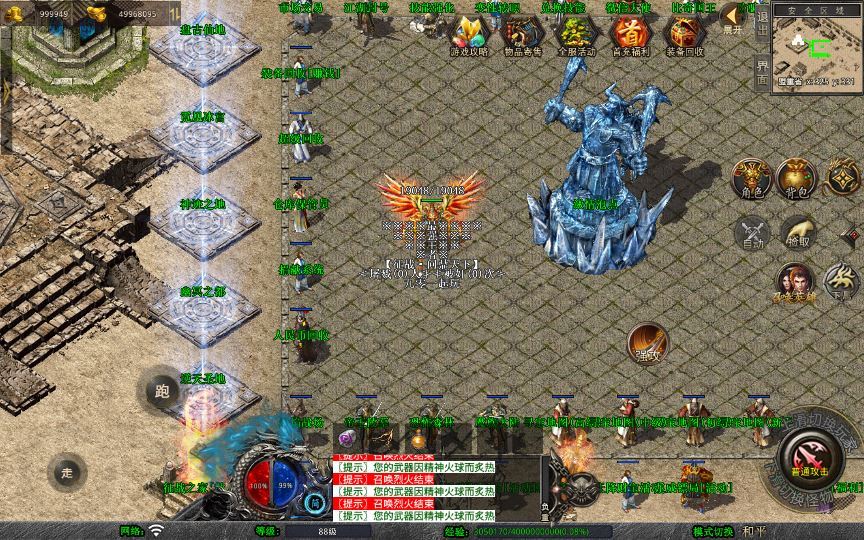864x540 pixels.
Task: Select the 跑 run movement button
Action: 162,391
